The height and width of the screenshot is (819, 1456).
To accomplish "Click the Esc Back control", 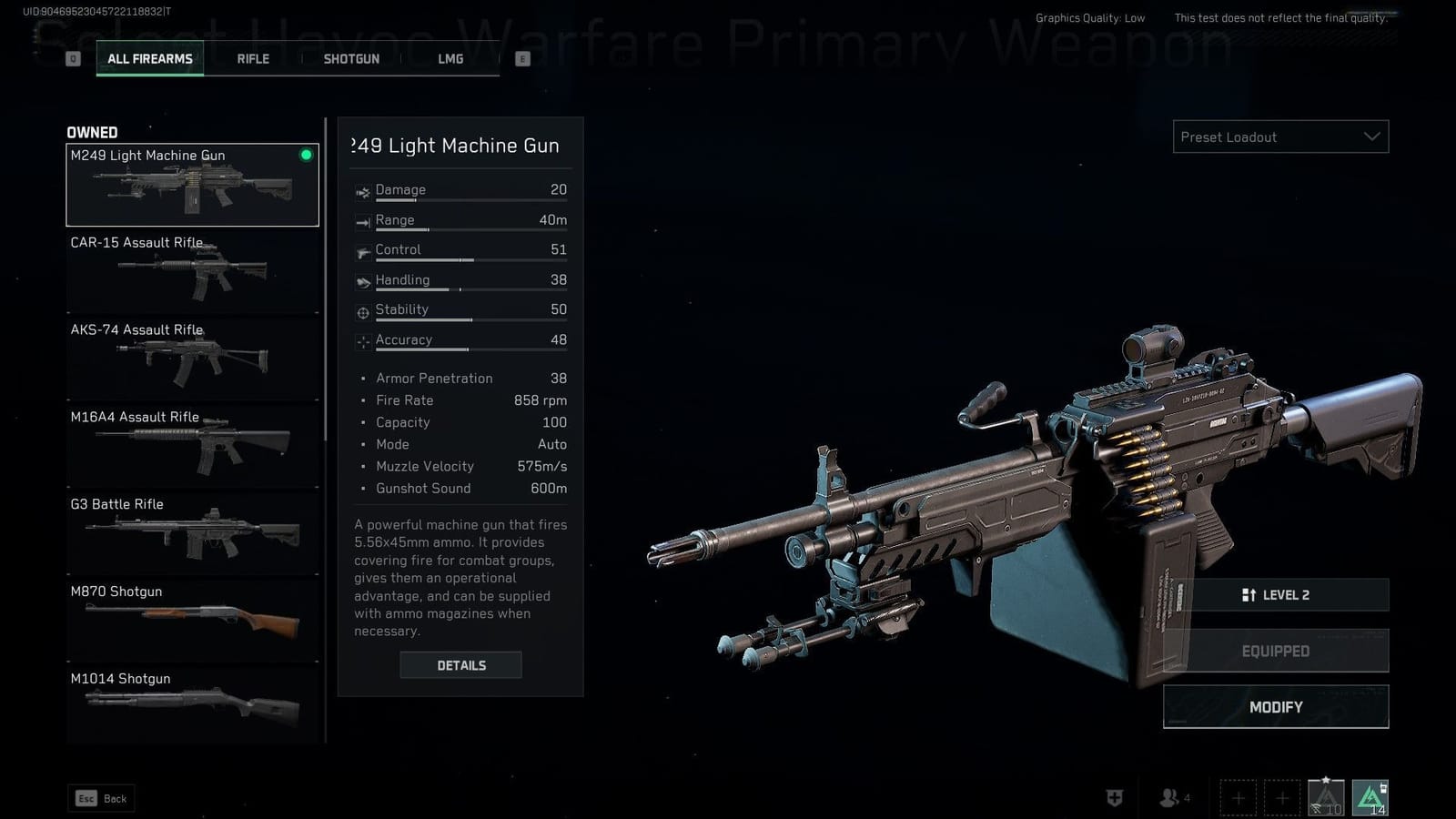I will [x=100, y=798].
